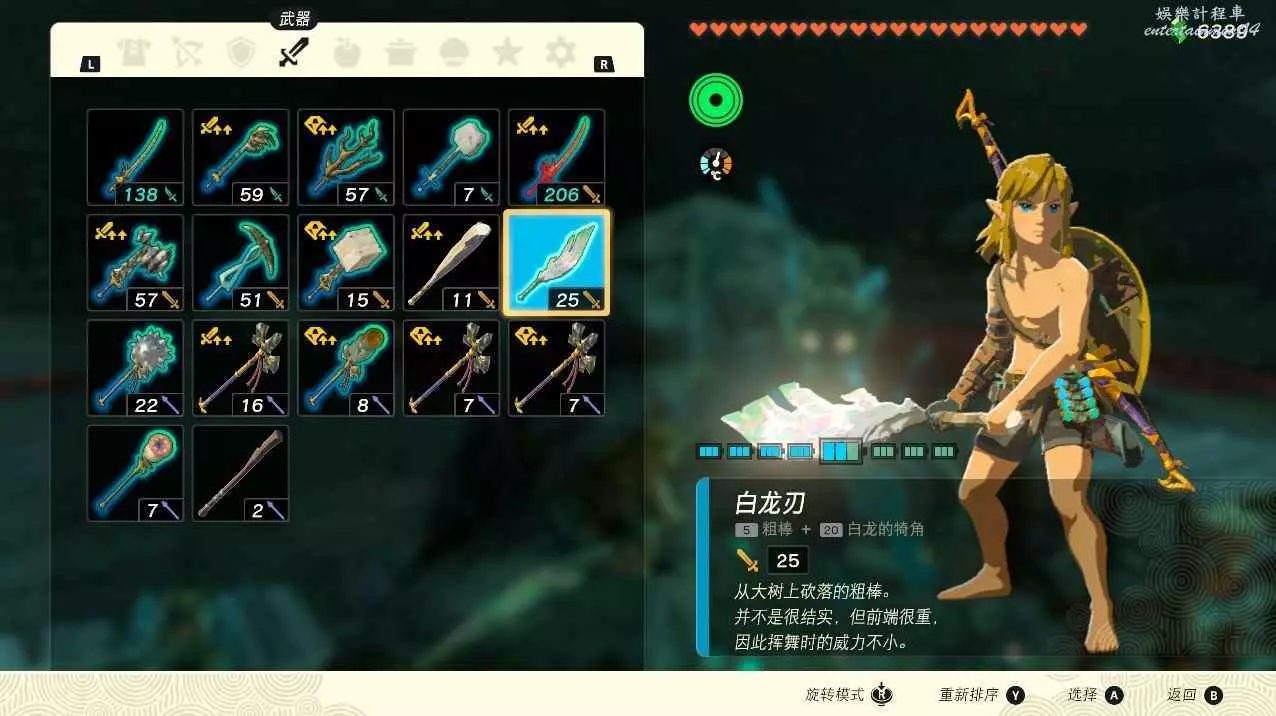The width and height of the screenshot is (1276, 716).
Task: Choose the stone block hammer with 15 attack
Action: tap(346, 263)
